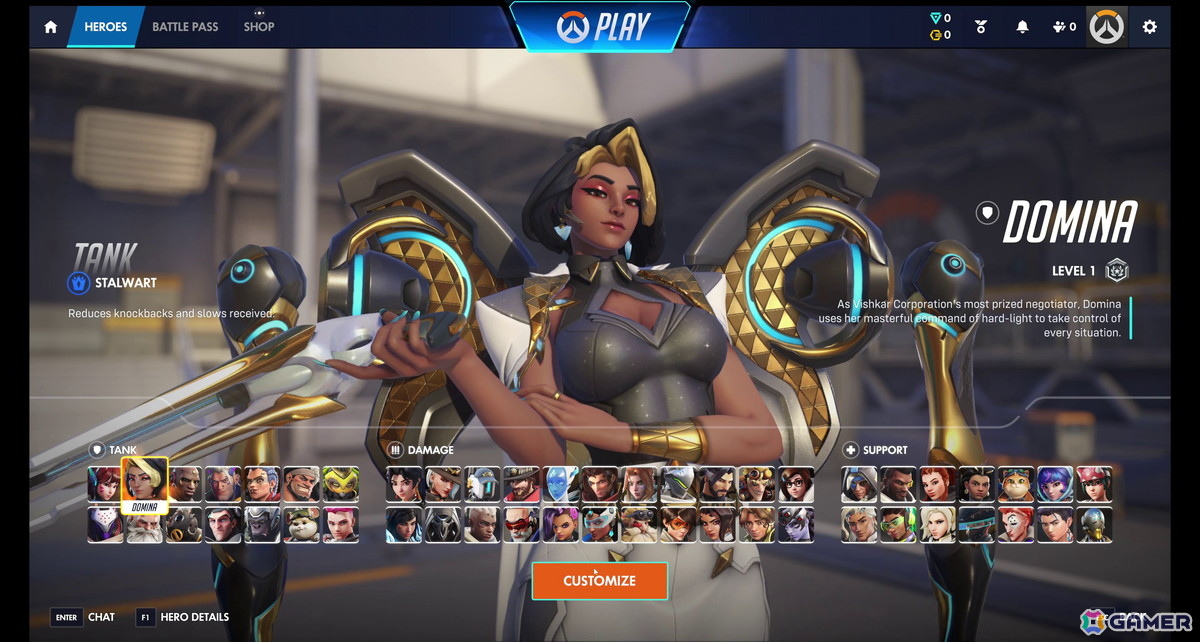
Task: Open the Shop tab
Action: pos(259,27)
